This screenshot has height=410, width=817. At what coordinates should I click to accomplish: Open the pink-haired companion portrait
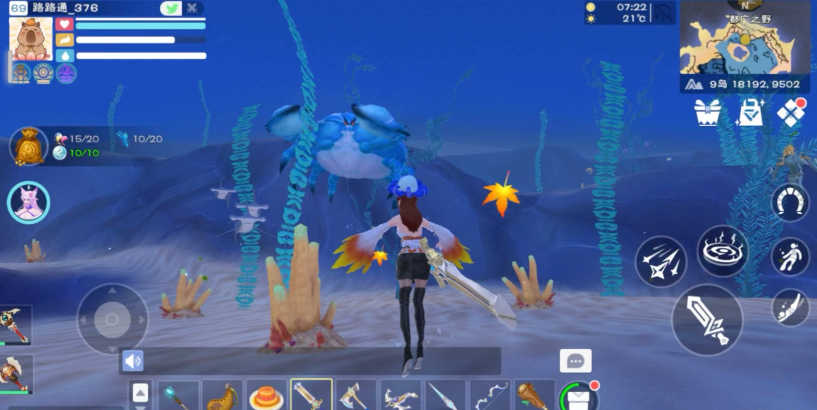pyautogui.click(x=28, y=203)
